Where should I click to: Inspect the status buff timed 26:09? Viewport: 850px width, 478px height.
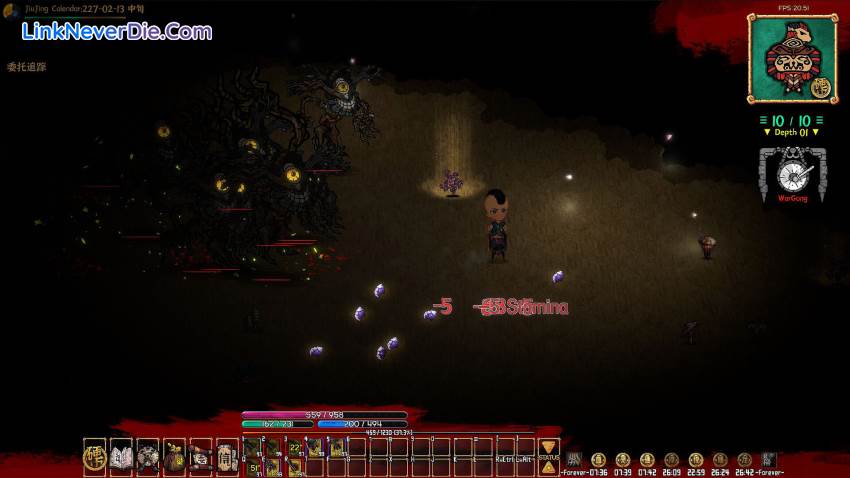click(672, 460)
